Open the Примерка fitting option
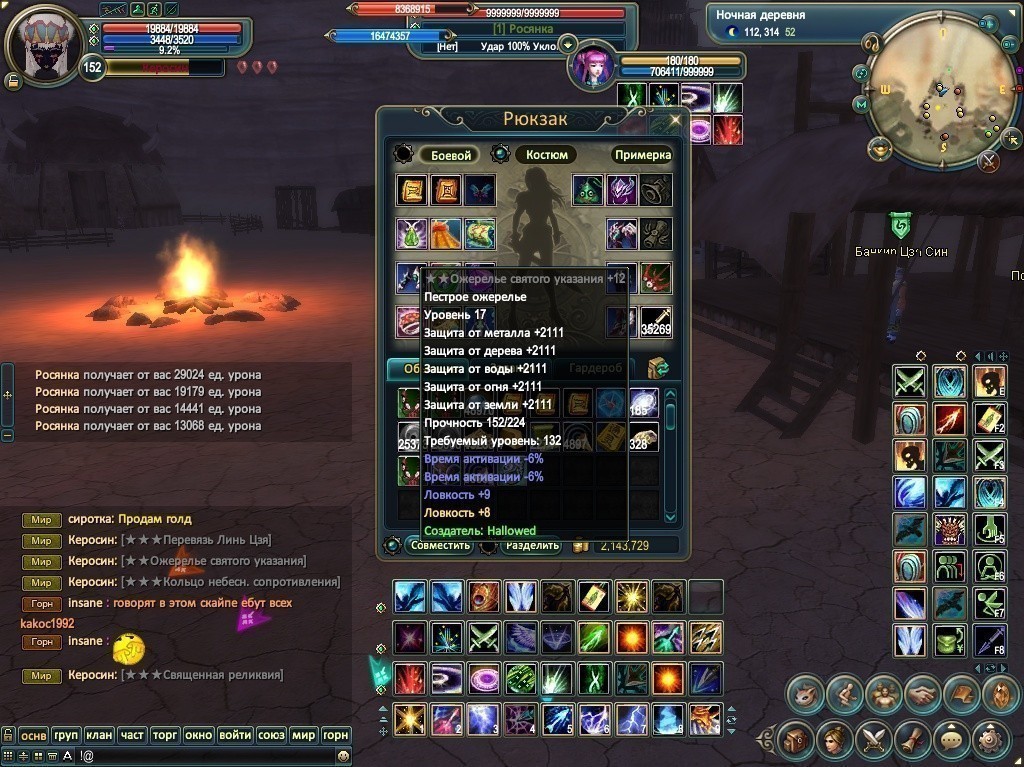Screen dimensions: 1024x767 (x=642, y=155)
